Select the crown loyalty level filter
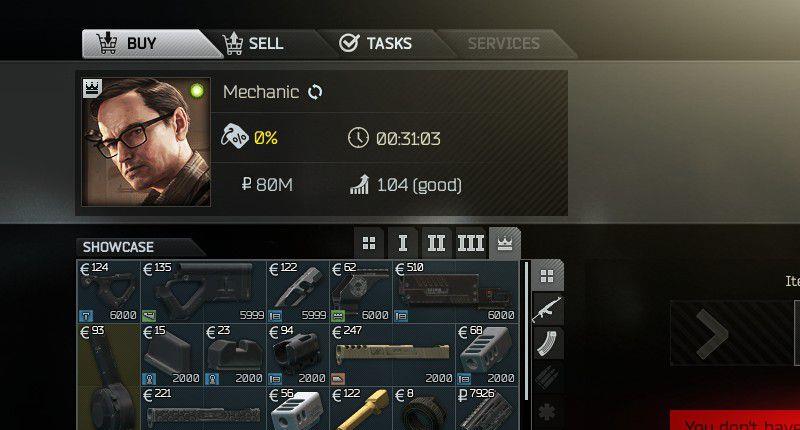Viewport: 800px width, 430px height. coord(504,243)
